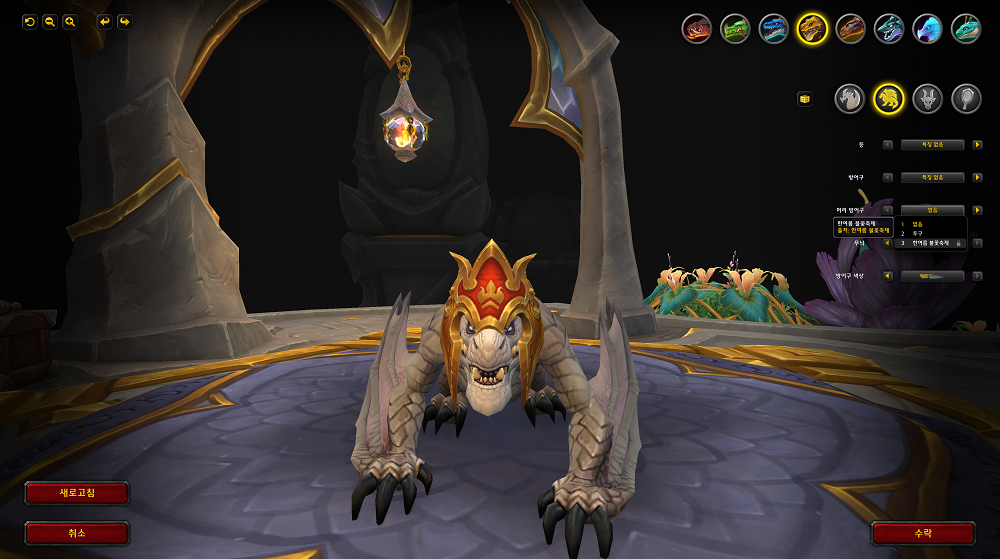The image size is (1000, 559).
Task: Switch to the grey dragon silhouette category tab
Action: (x=849, y=97)
